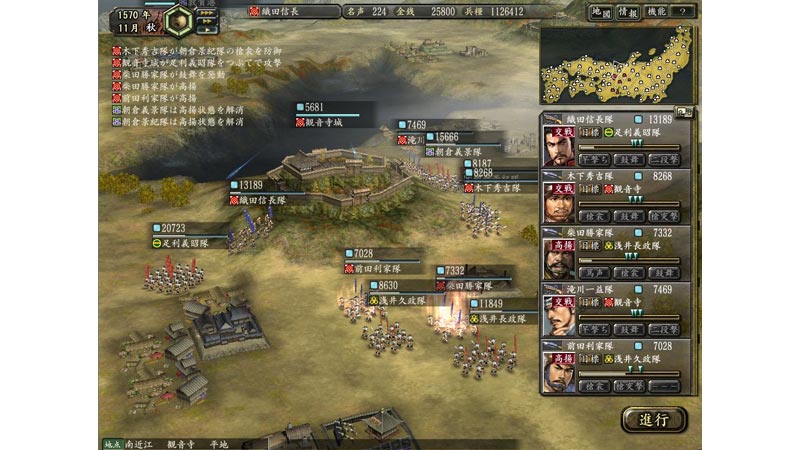Viewport: 800px width, 450px height.
Task: Collapse the unit list panel with its corner icon
Action: click(x=683, y=113)
